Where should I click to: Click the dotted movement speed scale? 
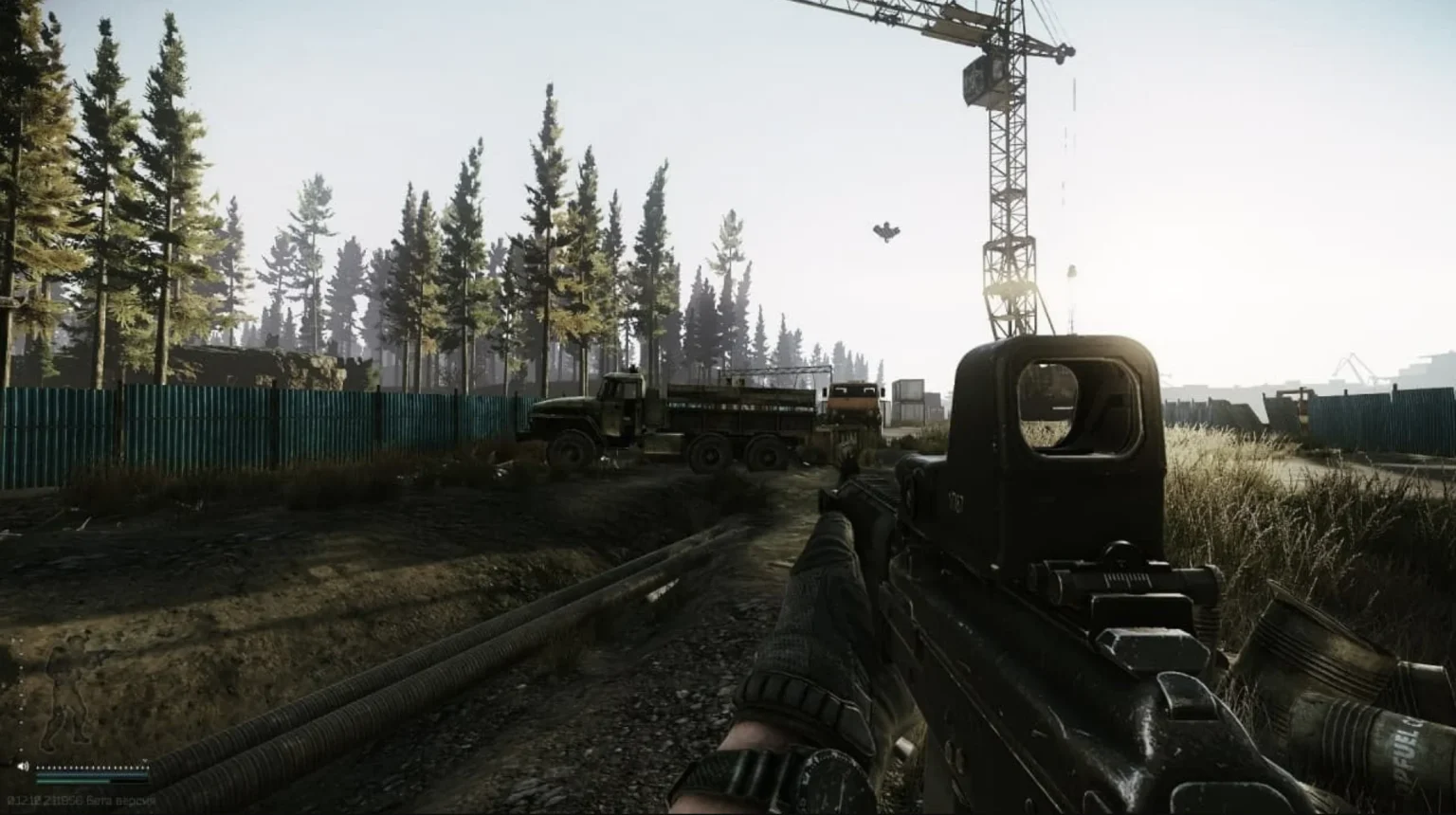pyautogui.click(x=91, y=768)
